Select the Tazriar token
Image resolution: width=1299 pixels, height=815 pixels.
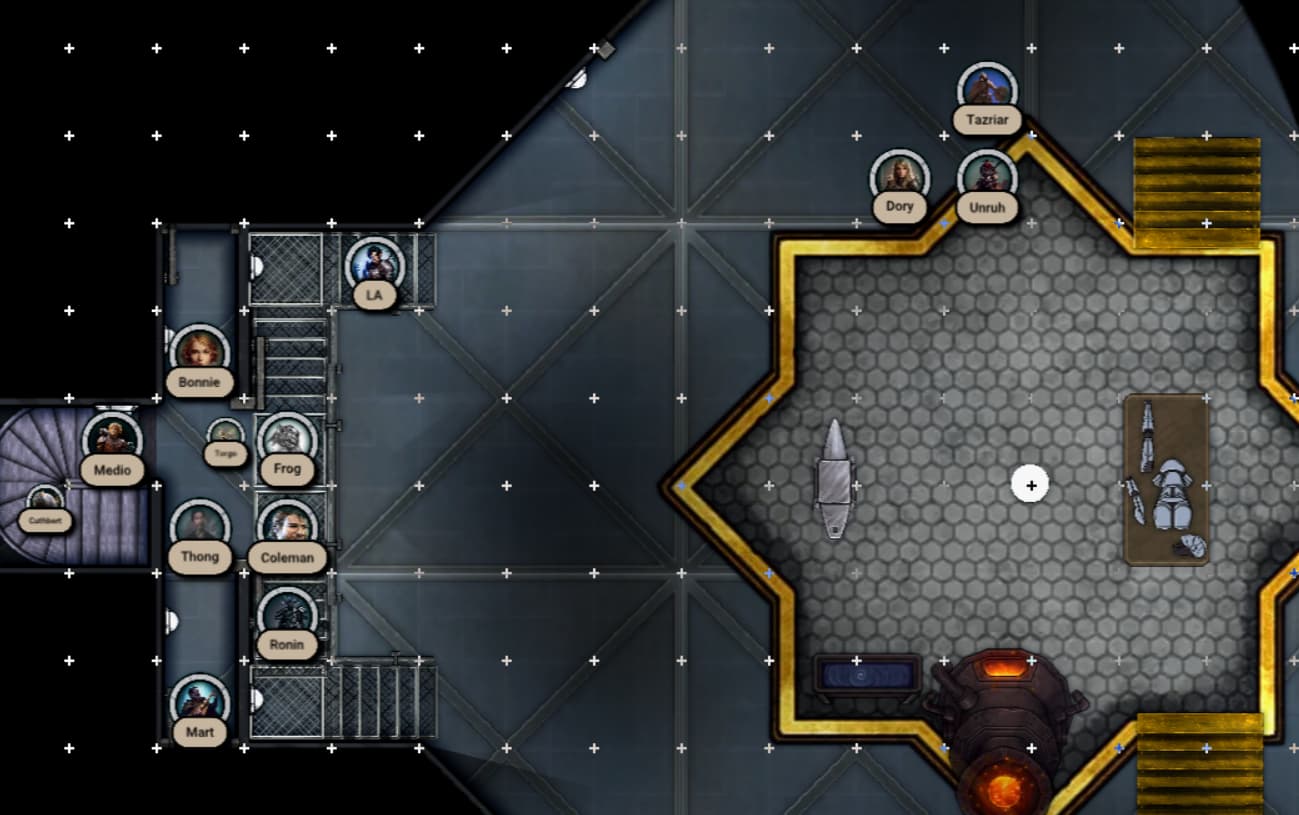coord(987,92)
